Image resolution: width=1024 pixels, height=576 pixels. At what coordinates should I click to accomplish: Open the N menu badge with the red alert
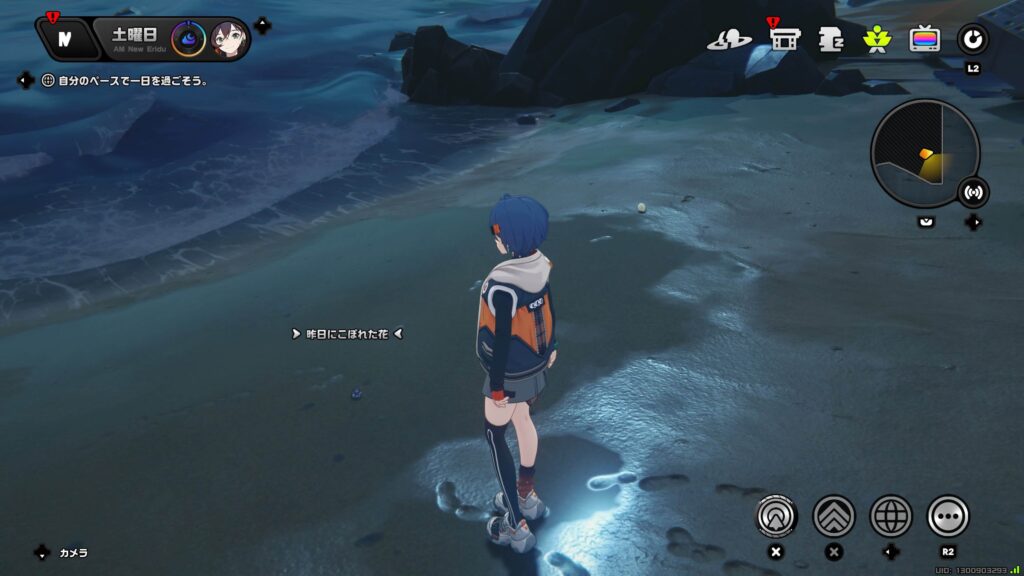[x=64, y=39]
